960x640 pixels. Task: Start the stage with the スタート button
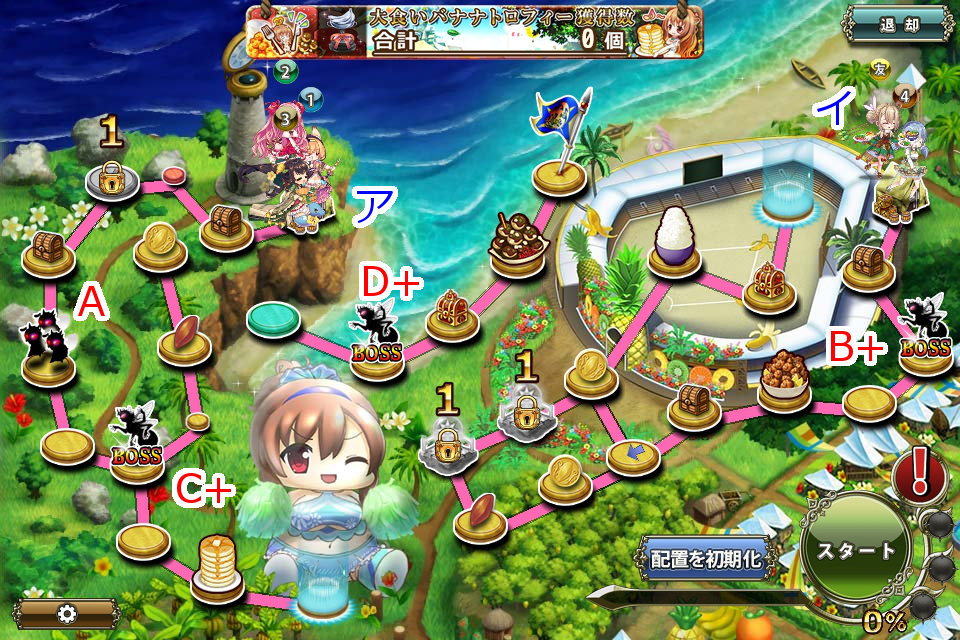tap(857, 551)
